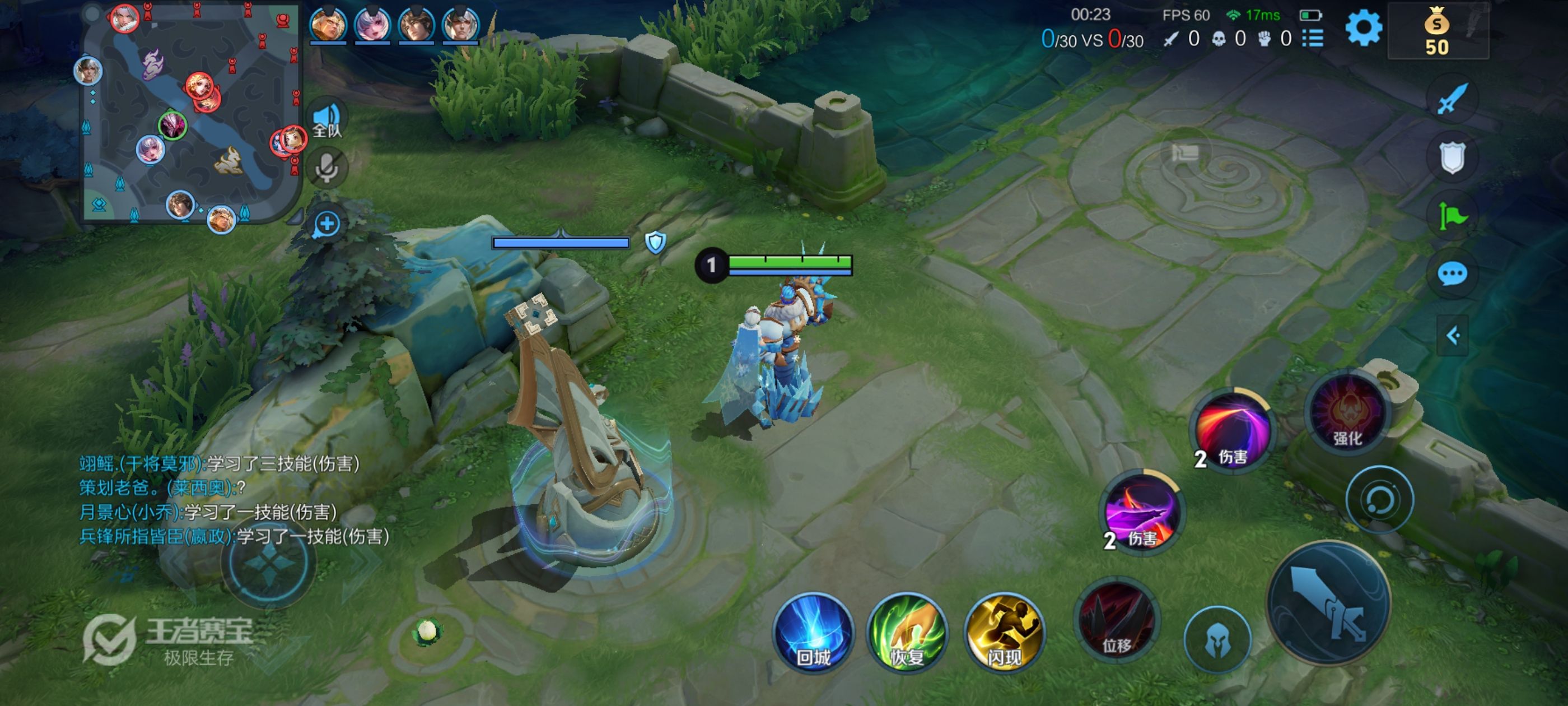The height and width of the screenshot is (706, 1568).
Task: Activate the 强化 ultimate skill
Action: (x=1347, y=413)
